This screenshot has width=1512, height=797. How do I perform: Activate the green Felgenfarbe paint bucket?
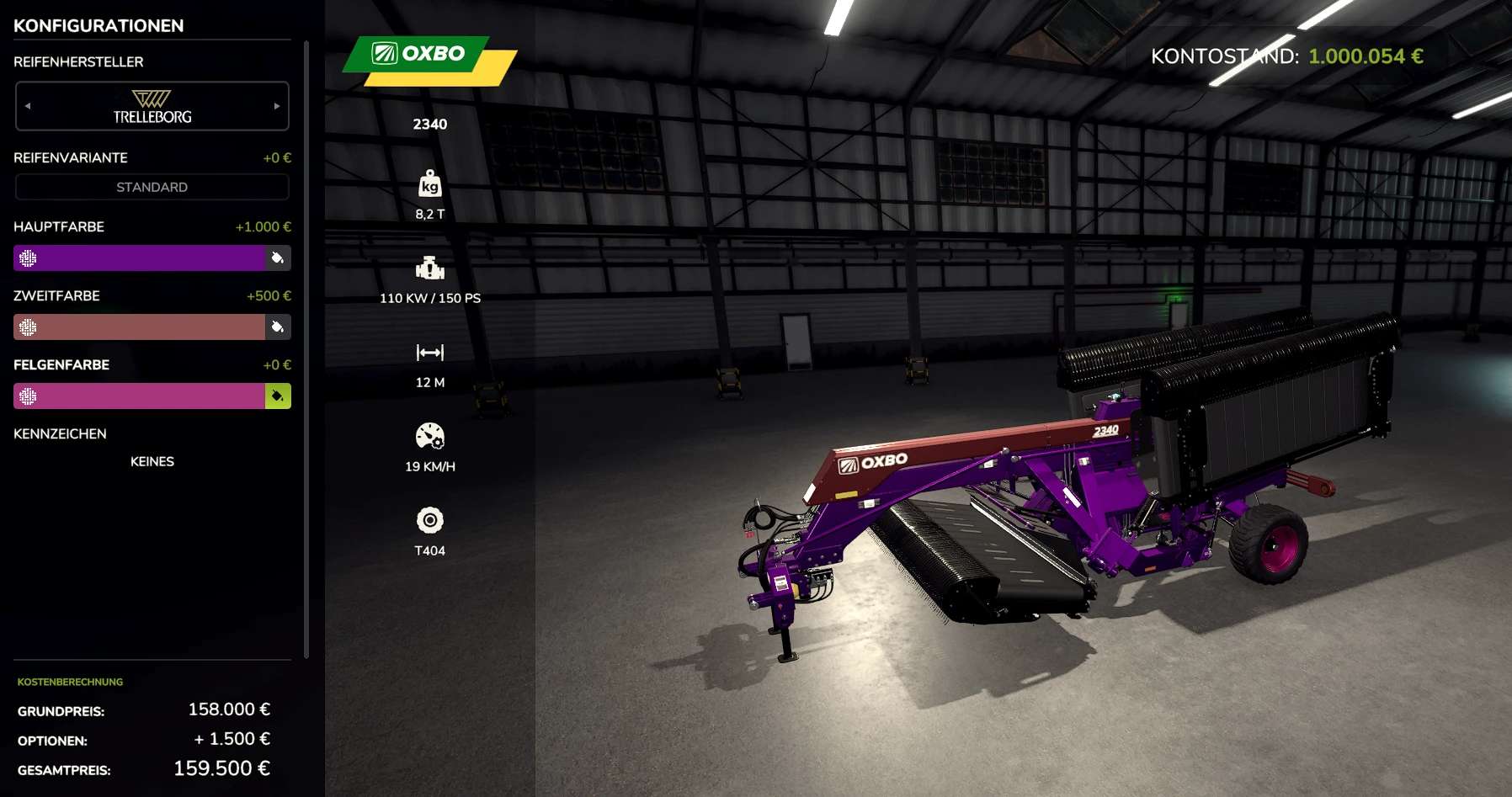278,396
